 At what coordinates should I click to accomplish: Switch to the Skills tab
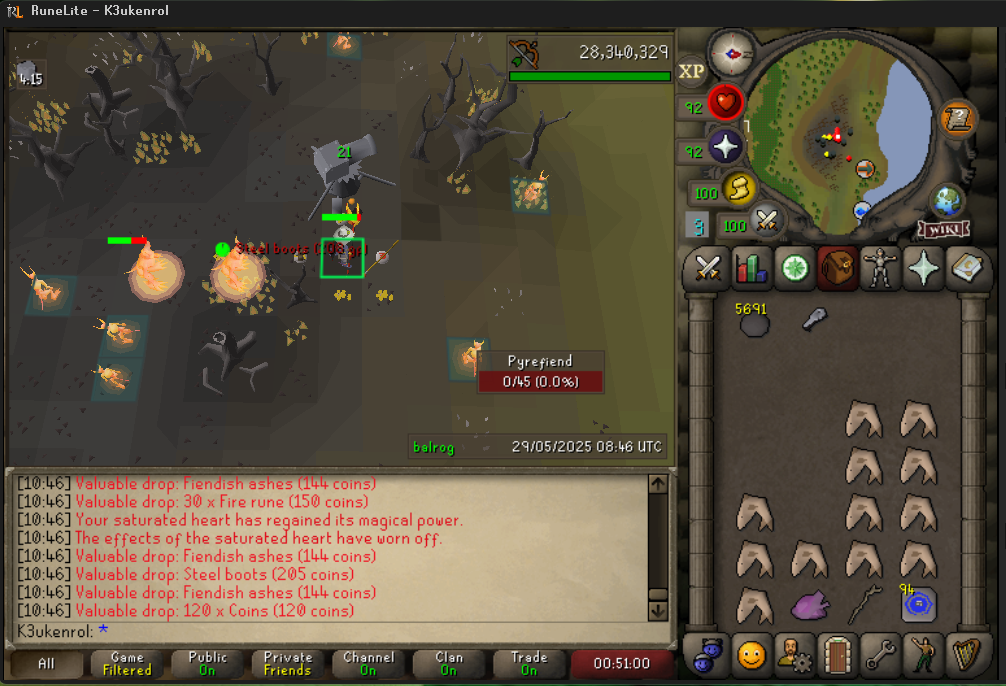point(752,268)
